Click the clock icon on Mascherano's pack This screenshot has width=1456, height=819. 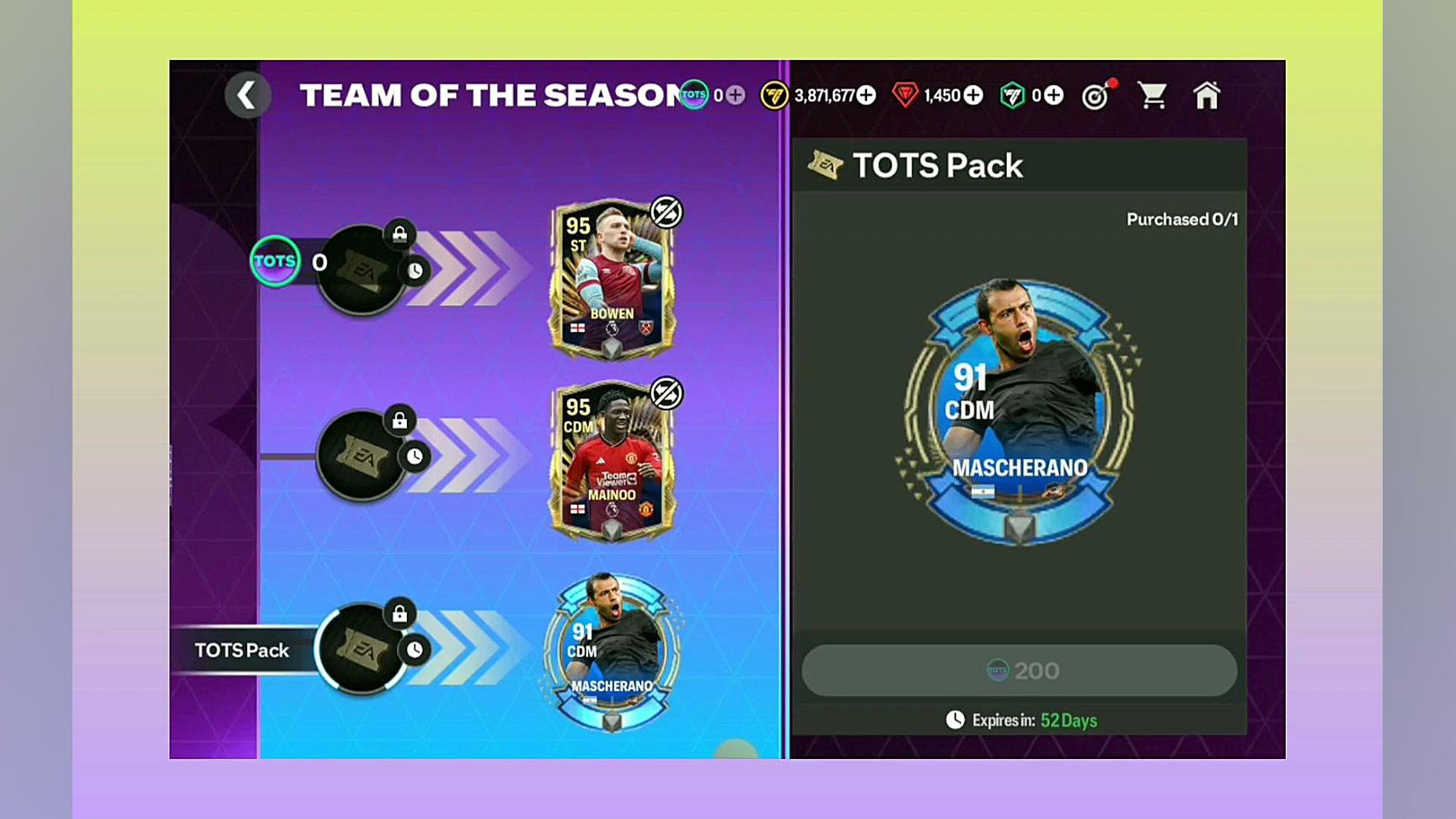point(414,650)
